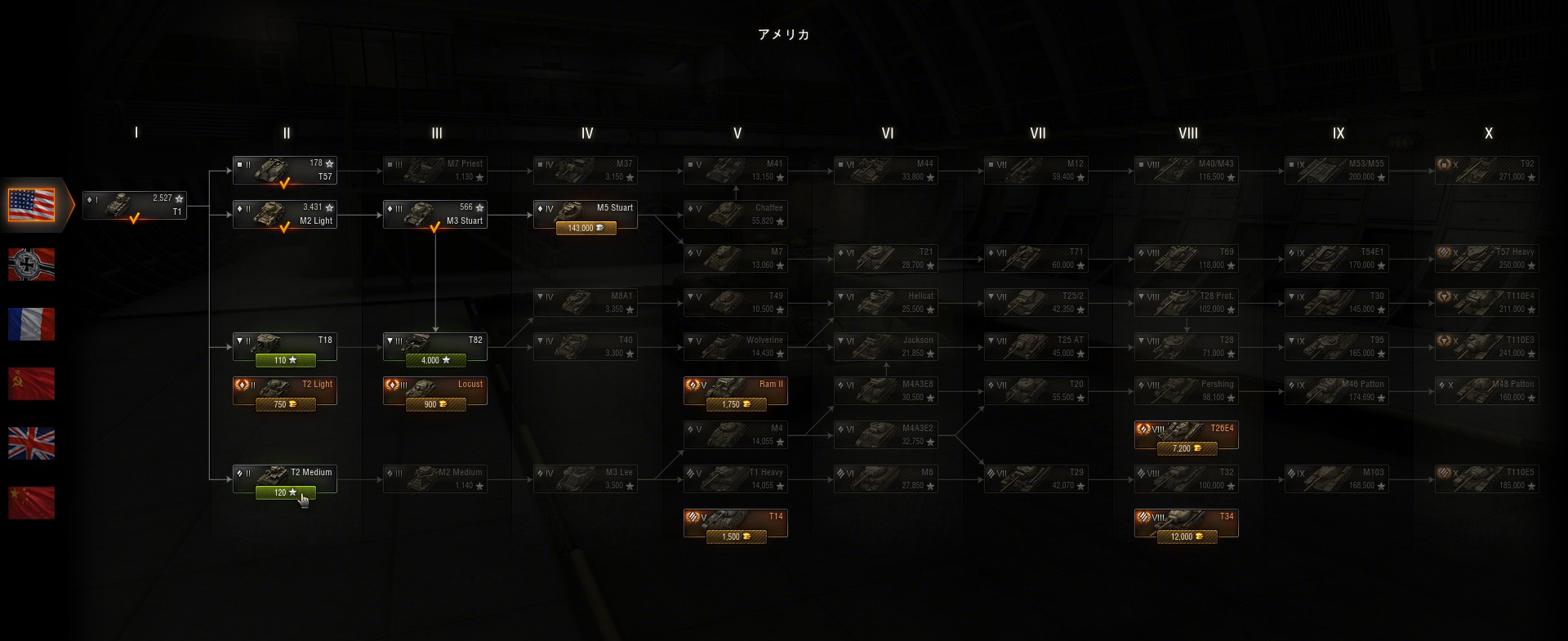Buy premium T2 Light for 750 gold
Screen dimensions: 1568x641
point(285,404)
